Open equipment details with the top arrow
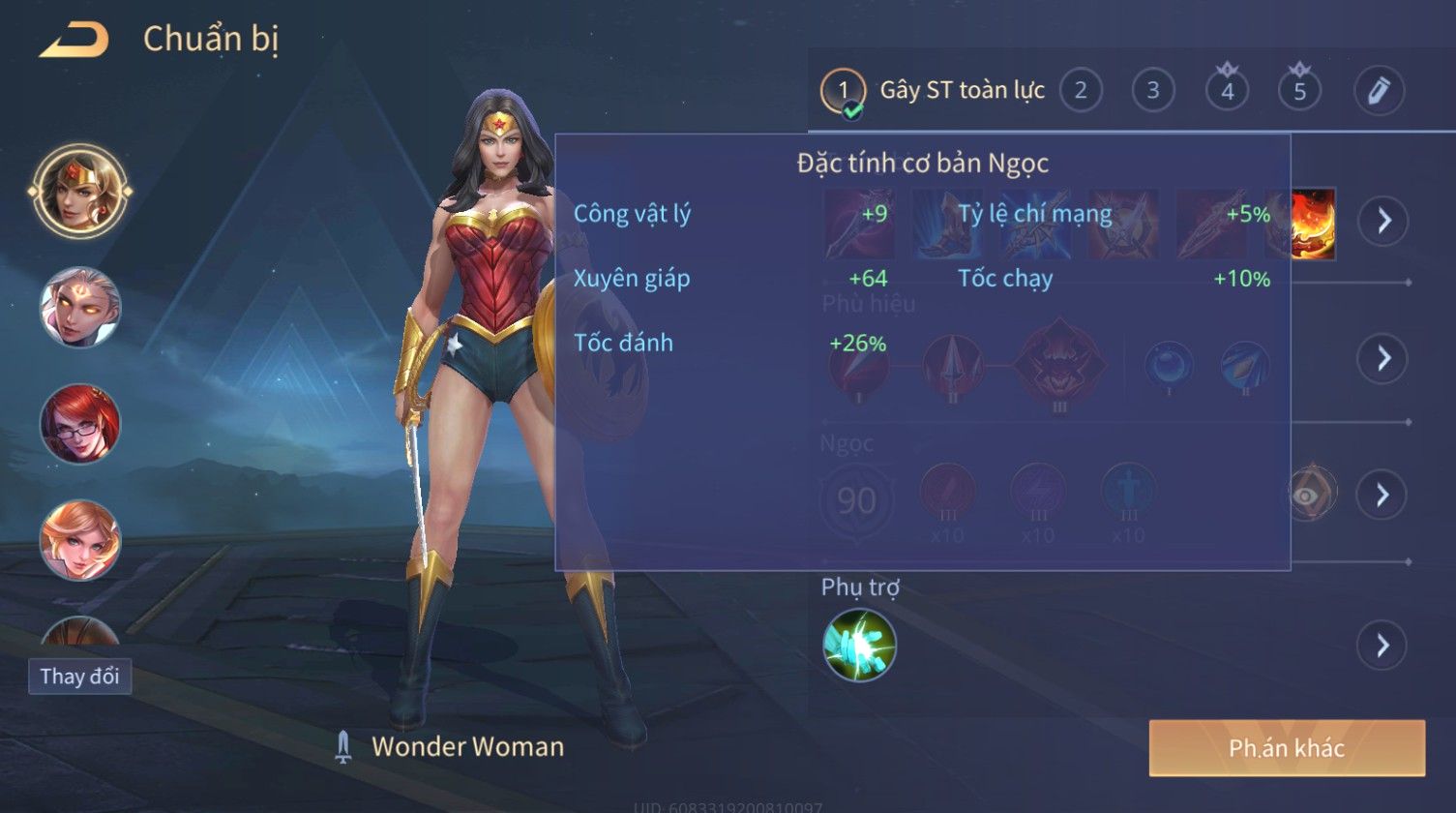This screenshot has width=1456, height=813. 1382,221
